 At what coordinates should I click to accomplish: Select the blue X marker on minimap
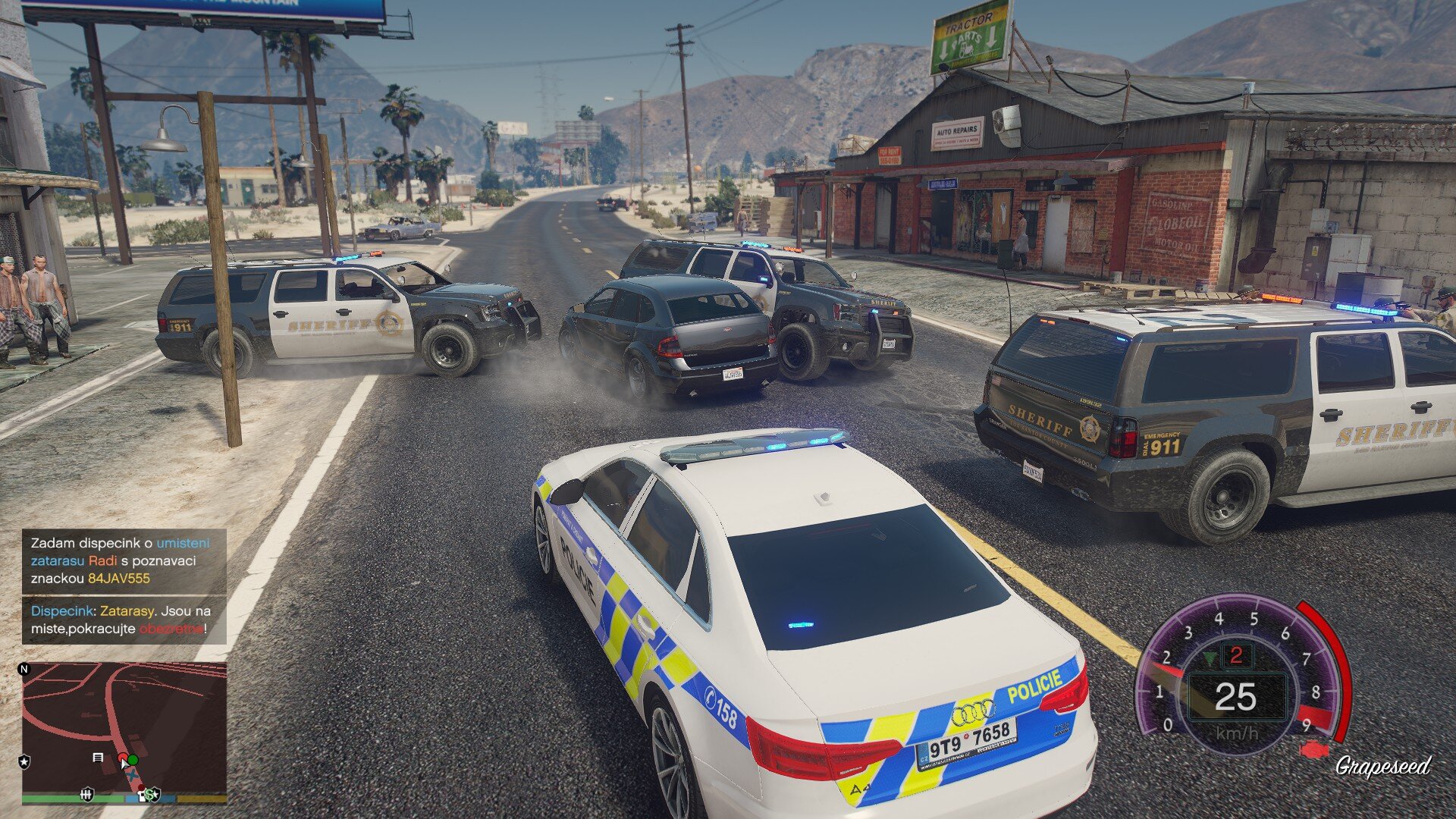click(x=133, y=775)
